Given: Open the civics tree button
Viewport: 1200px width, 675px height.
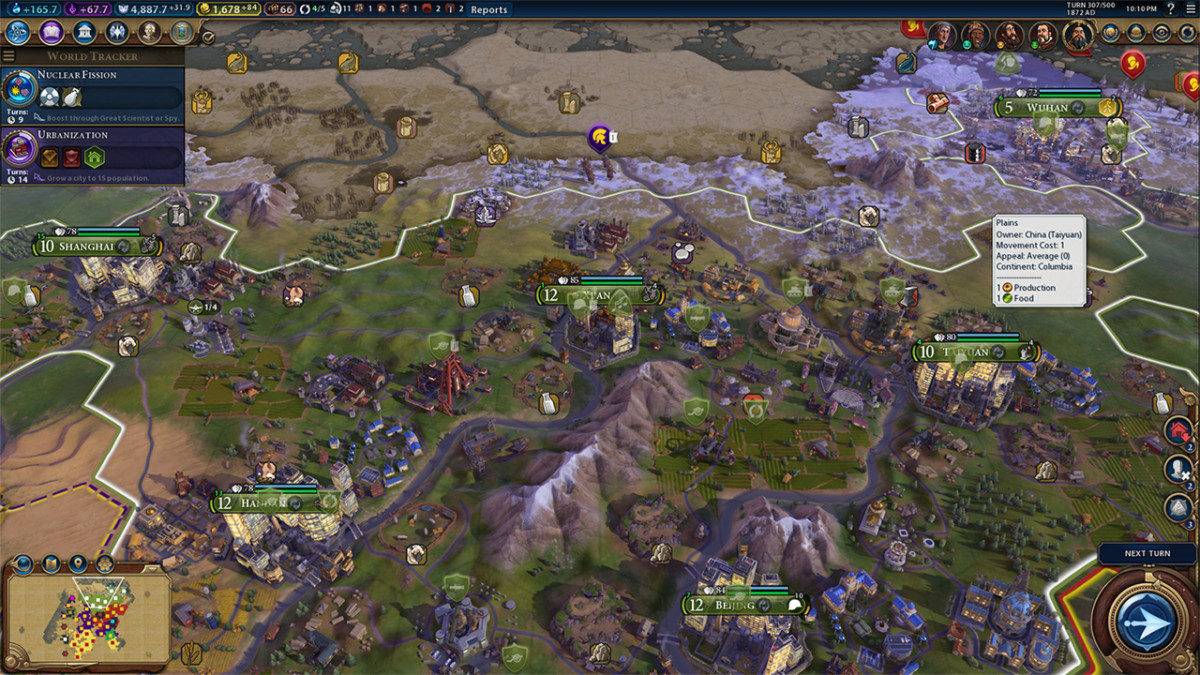Looking at the screenshot, I should point(51,32).
